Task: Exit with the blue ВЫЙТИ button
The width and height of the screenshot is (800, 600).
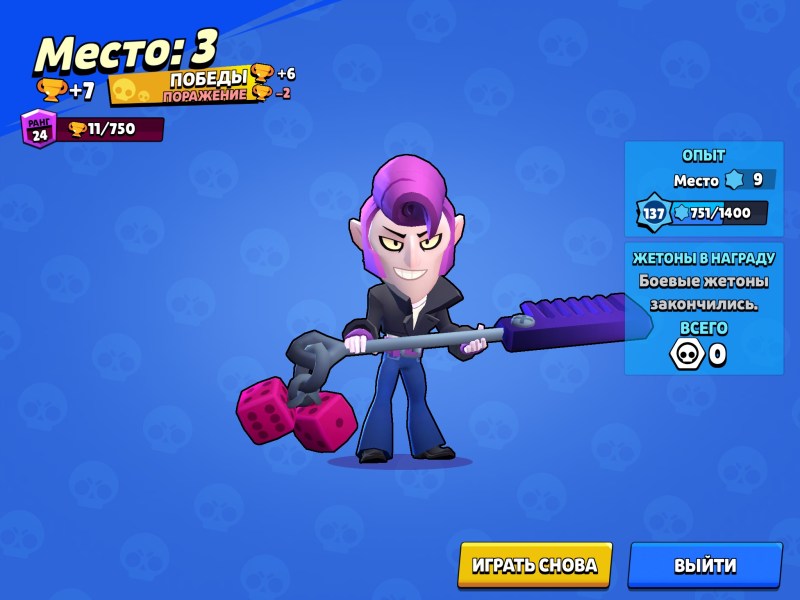Action: coord(704,565)
